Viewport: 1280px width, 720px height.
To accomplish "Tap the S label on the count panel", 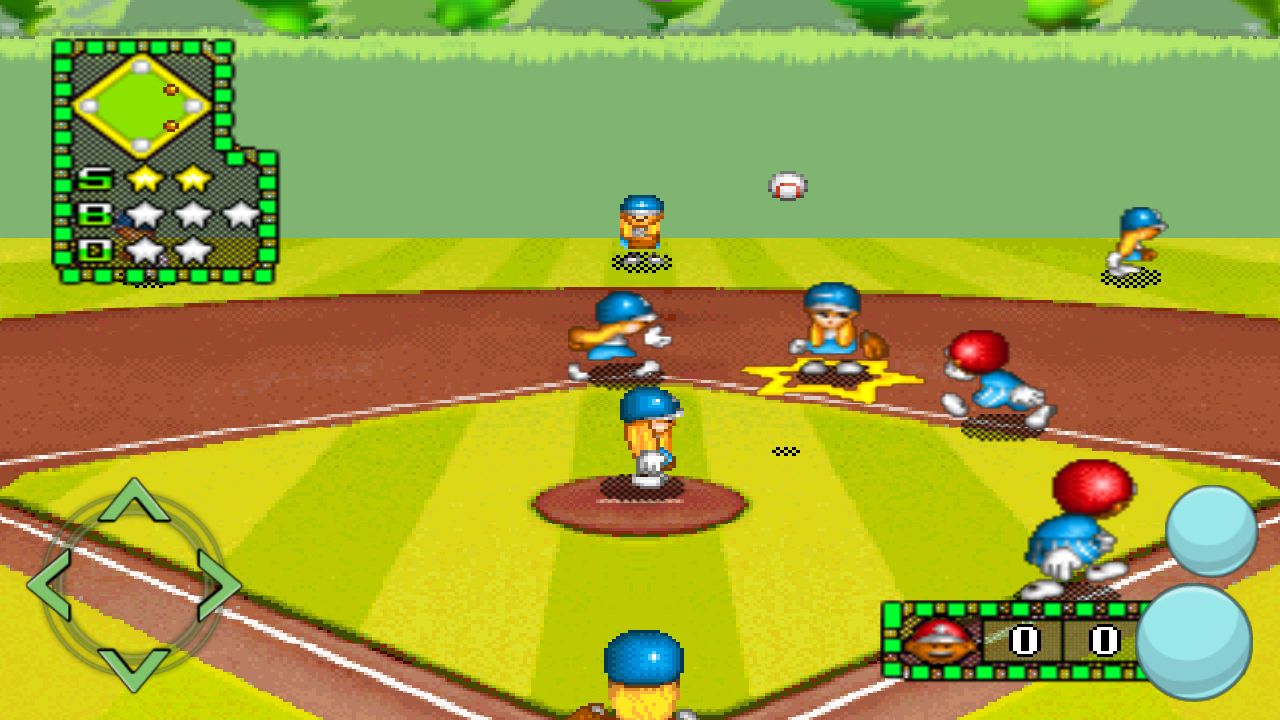I will pos(93,178).
